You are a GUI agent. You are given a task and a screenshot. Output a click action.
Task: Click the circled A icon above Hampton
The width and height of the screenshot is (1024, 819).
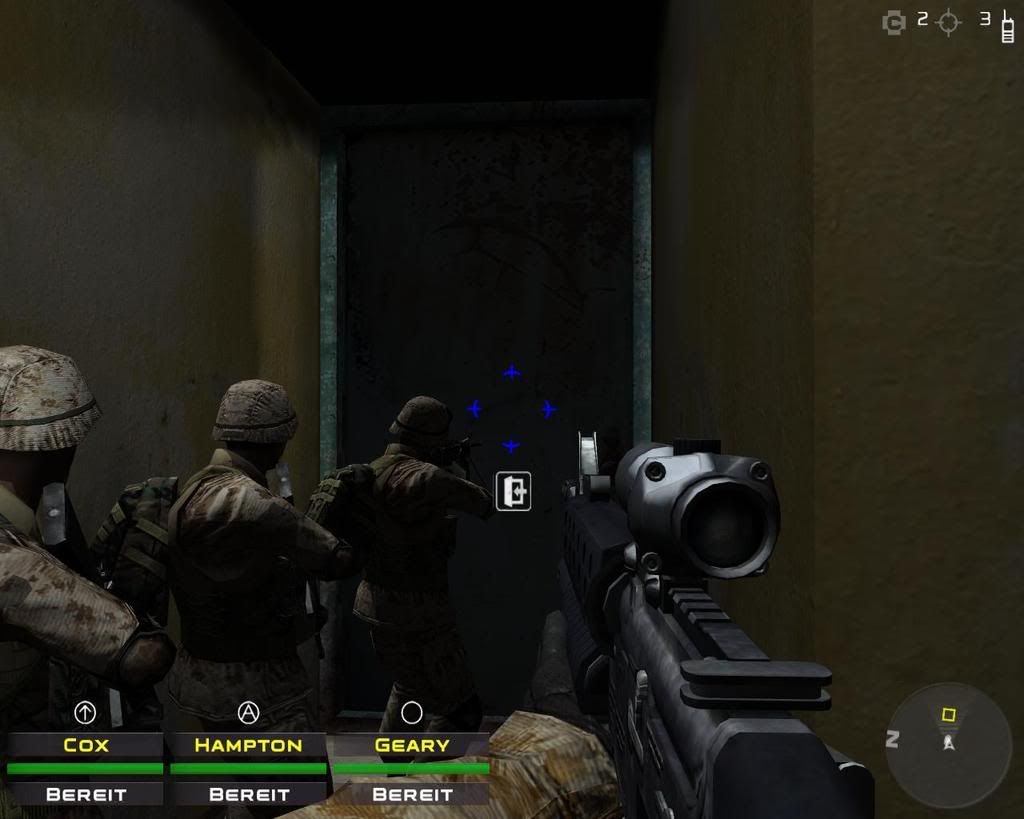(248, 712)
